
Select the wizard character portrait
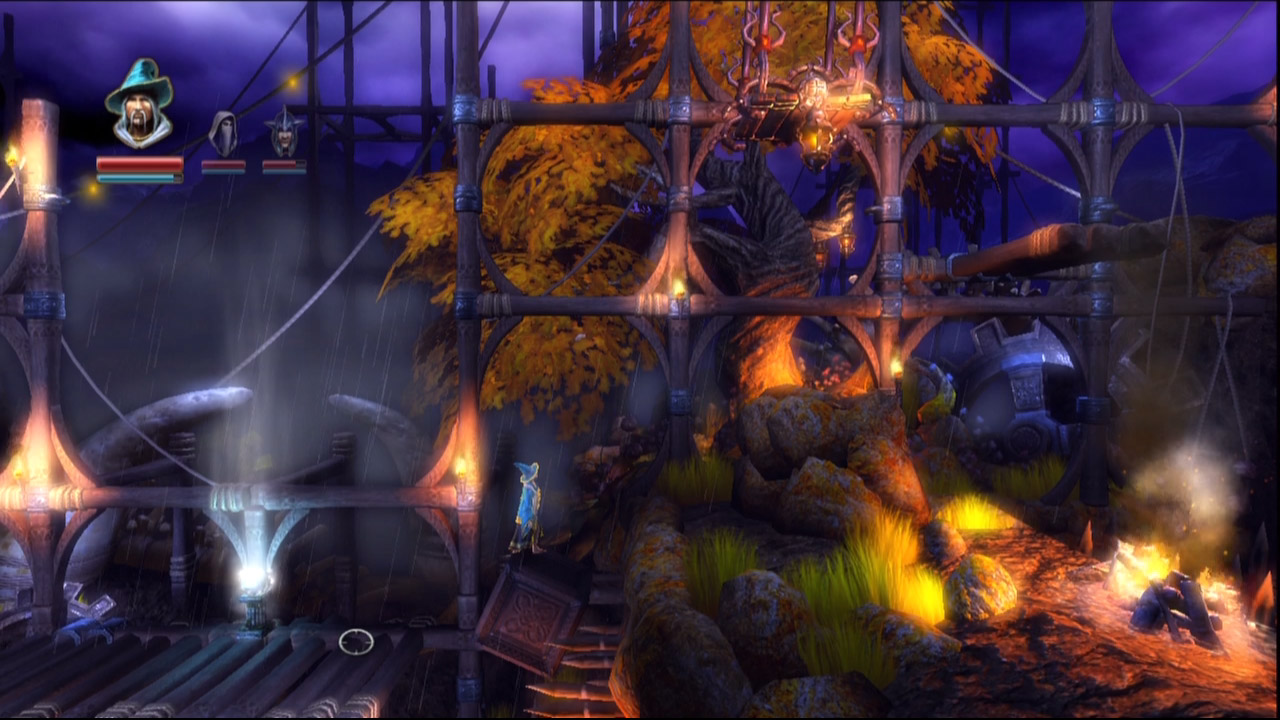click(139, 104)
